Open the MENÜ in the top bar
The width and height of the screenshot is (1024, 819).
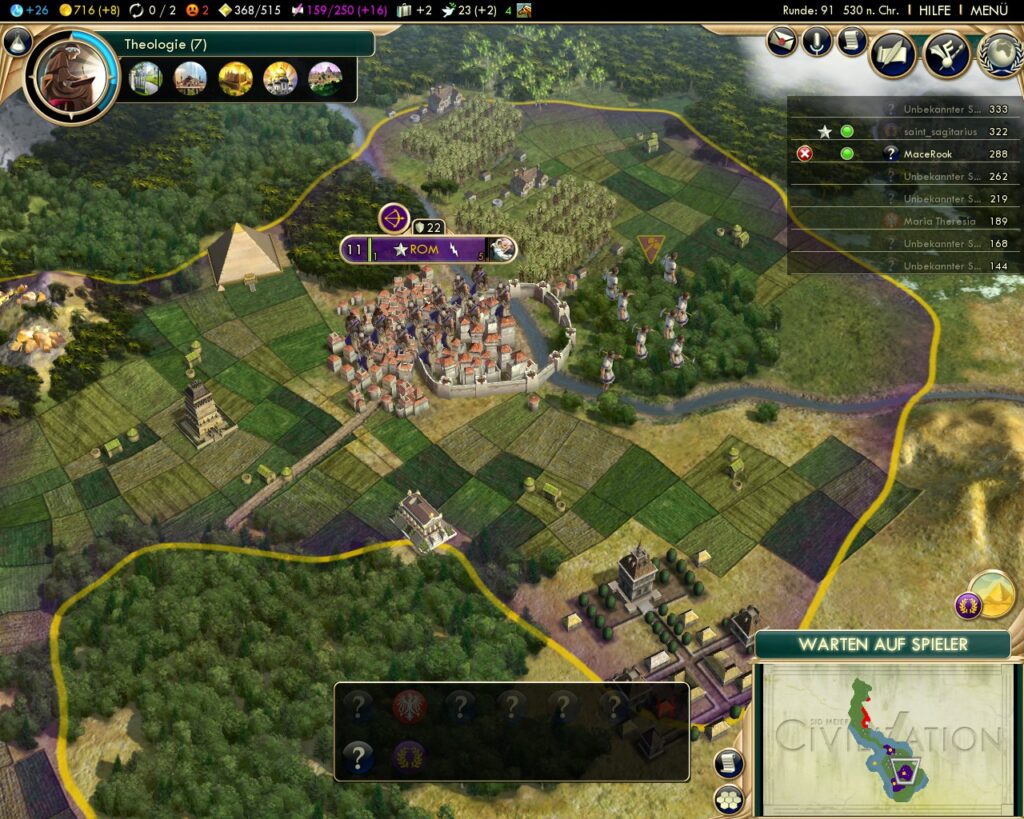click(x=988, y=10)
